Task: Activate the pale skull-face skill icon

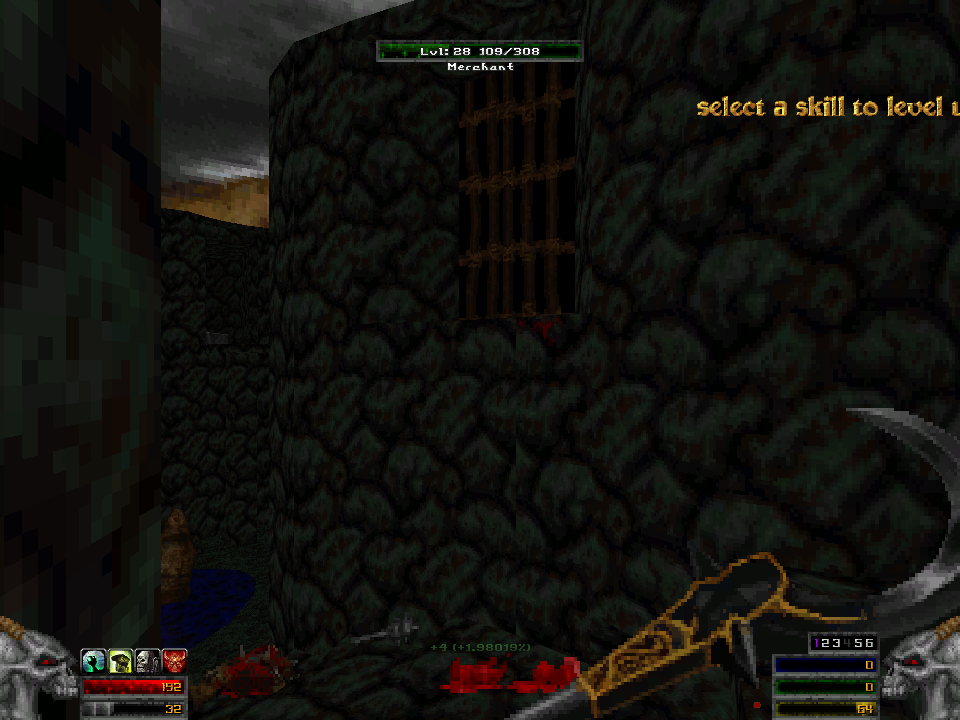Action: [x=147, y=660]
